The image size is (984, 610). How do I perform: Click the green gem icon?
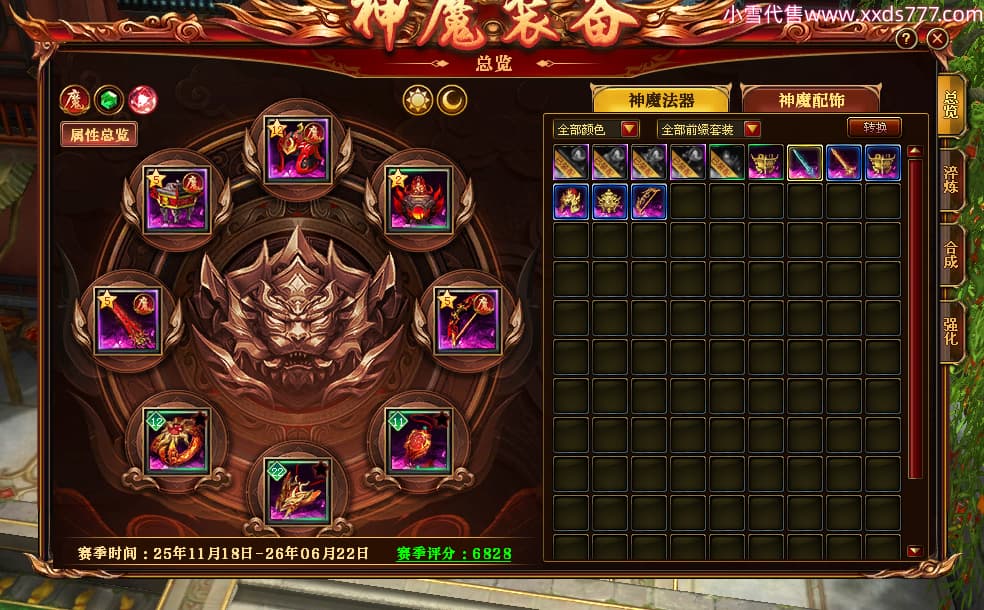(x=108, y=99)
